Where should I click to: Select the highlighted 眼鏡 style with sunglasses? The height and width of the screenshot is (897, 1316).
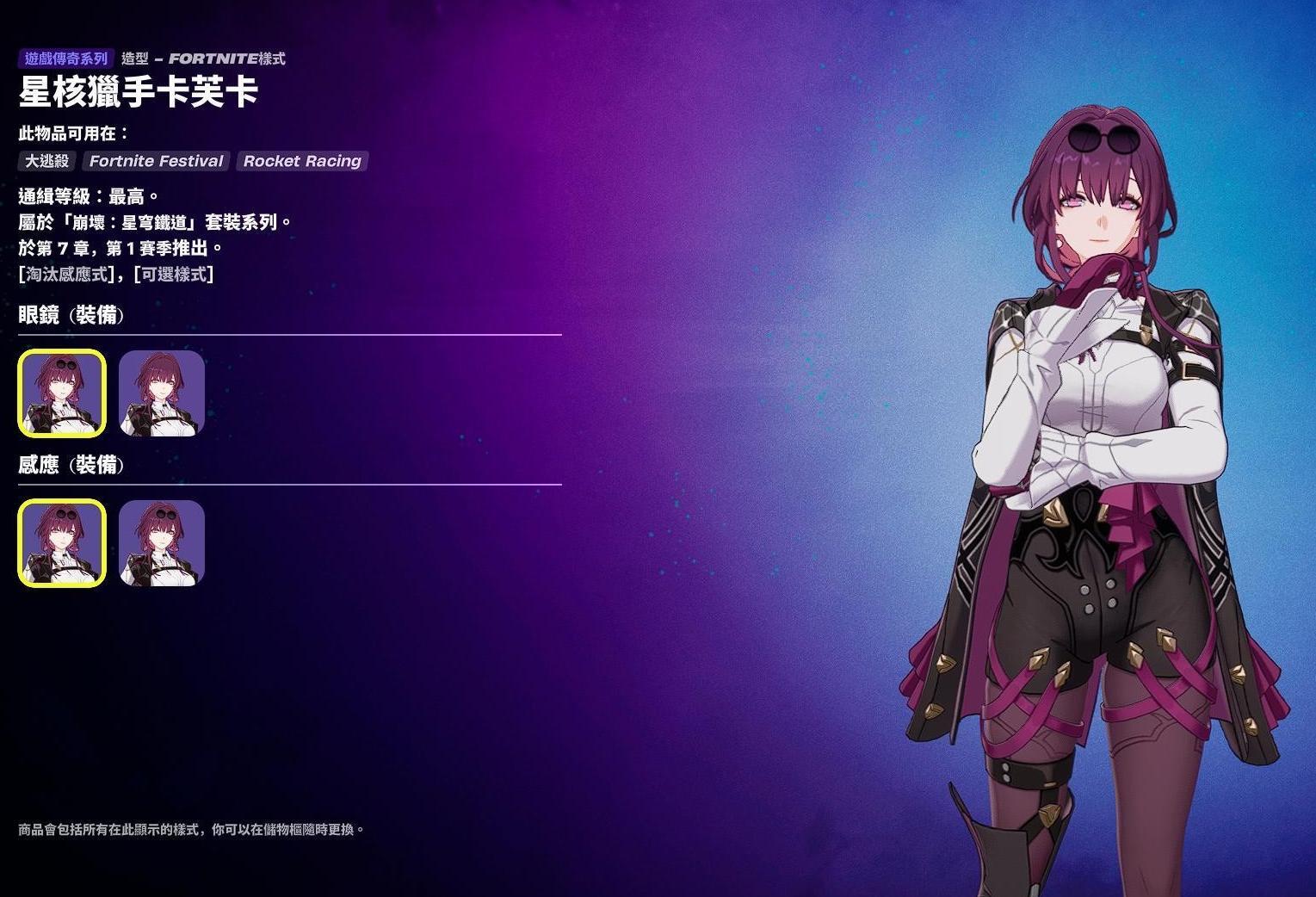(x=62, y=393)
